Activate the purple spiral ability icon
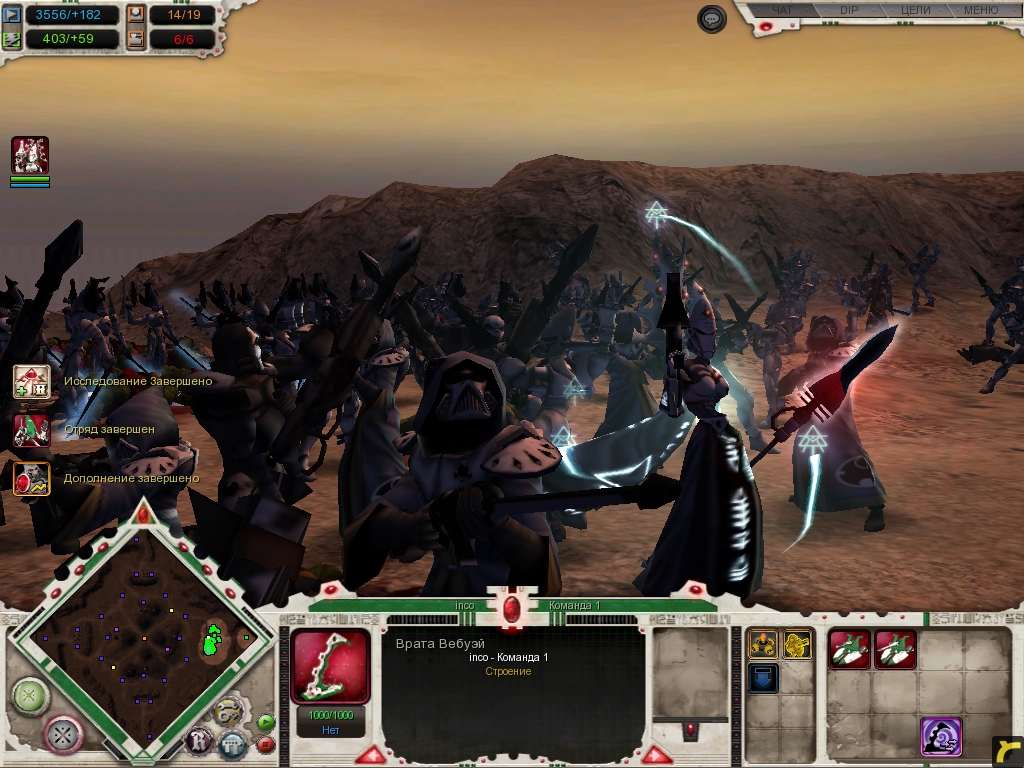This screenshot has height=768, width=1024. coord(940,737)
